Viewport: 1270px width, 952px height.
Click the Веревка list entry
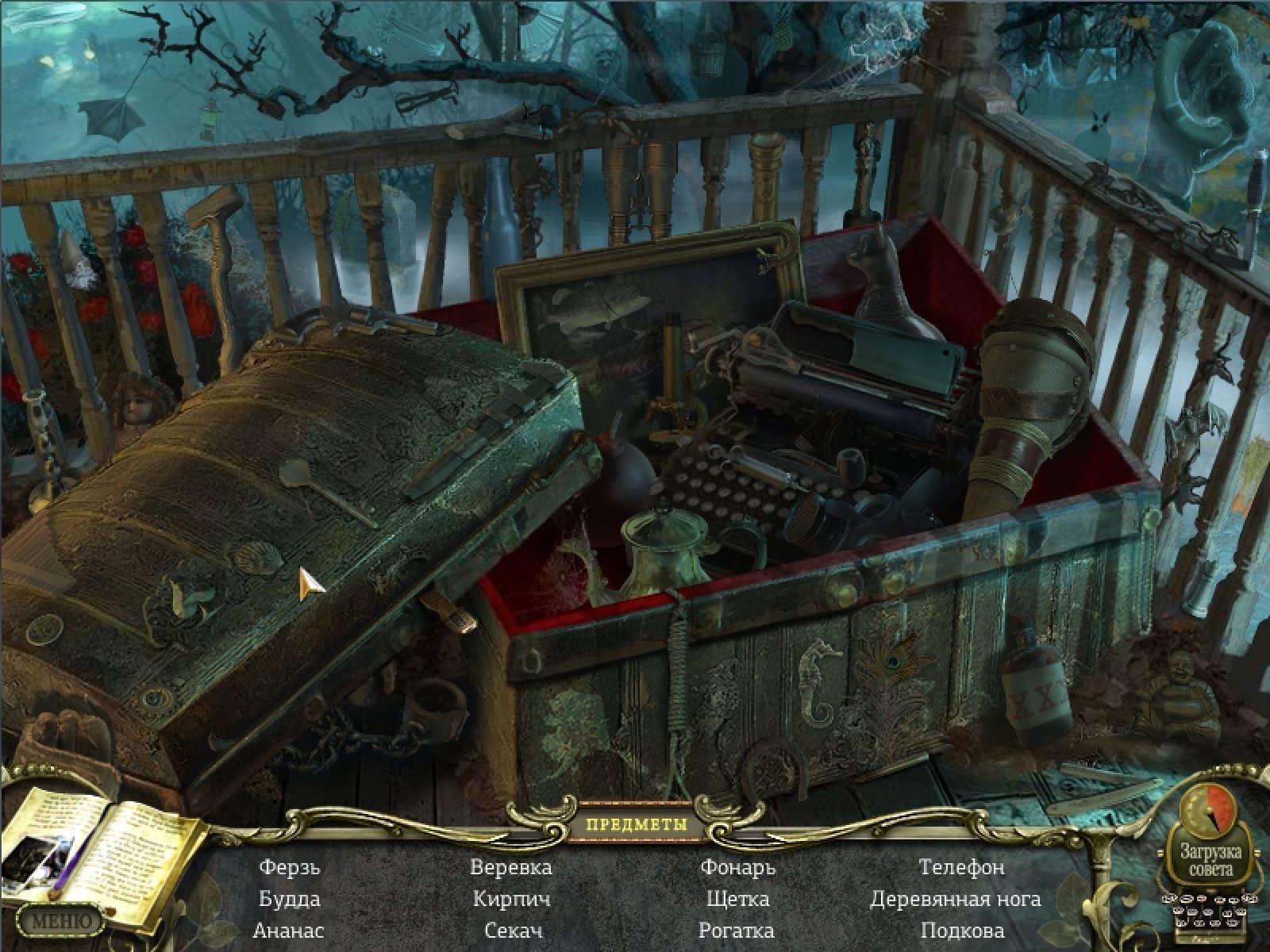(511, 867)
